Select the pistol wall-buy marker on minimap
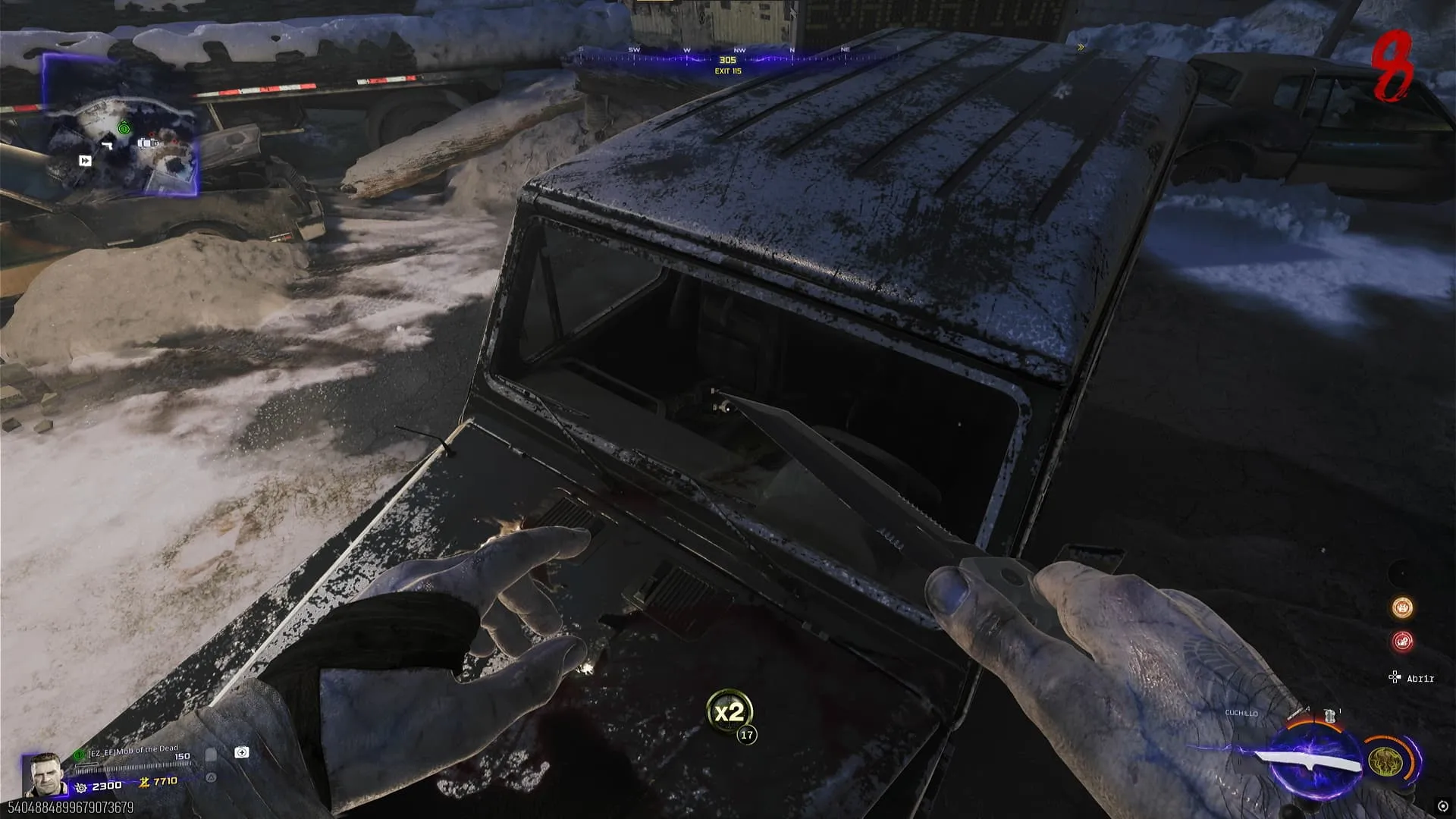The width and height of the screenshot is (1456, 819). click(108, 145)
